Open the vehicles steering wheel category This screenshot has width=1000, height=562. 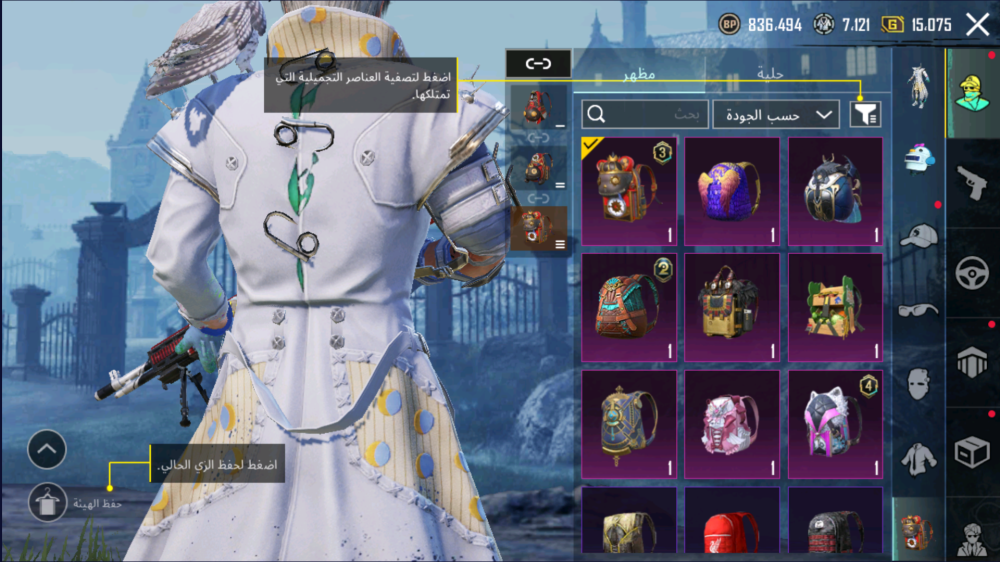971,273
